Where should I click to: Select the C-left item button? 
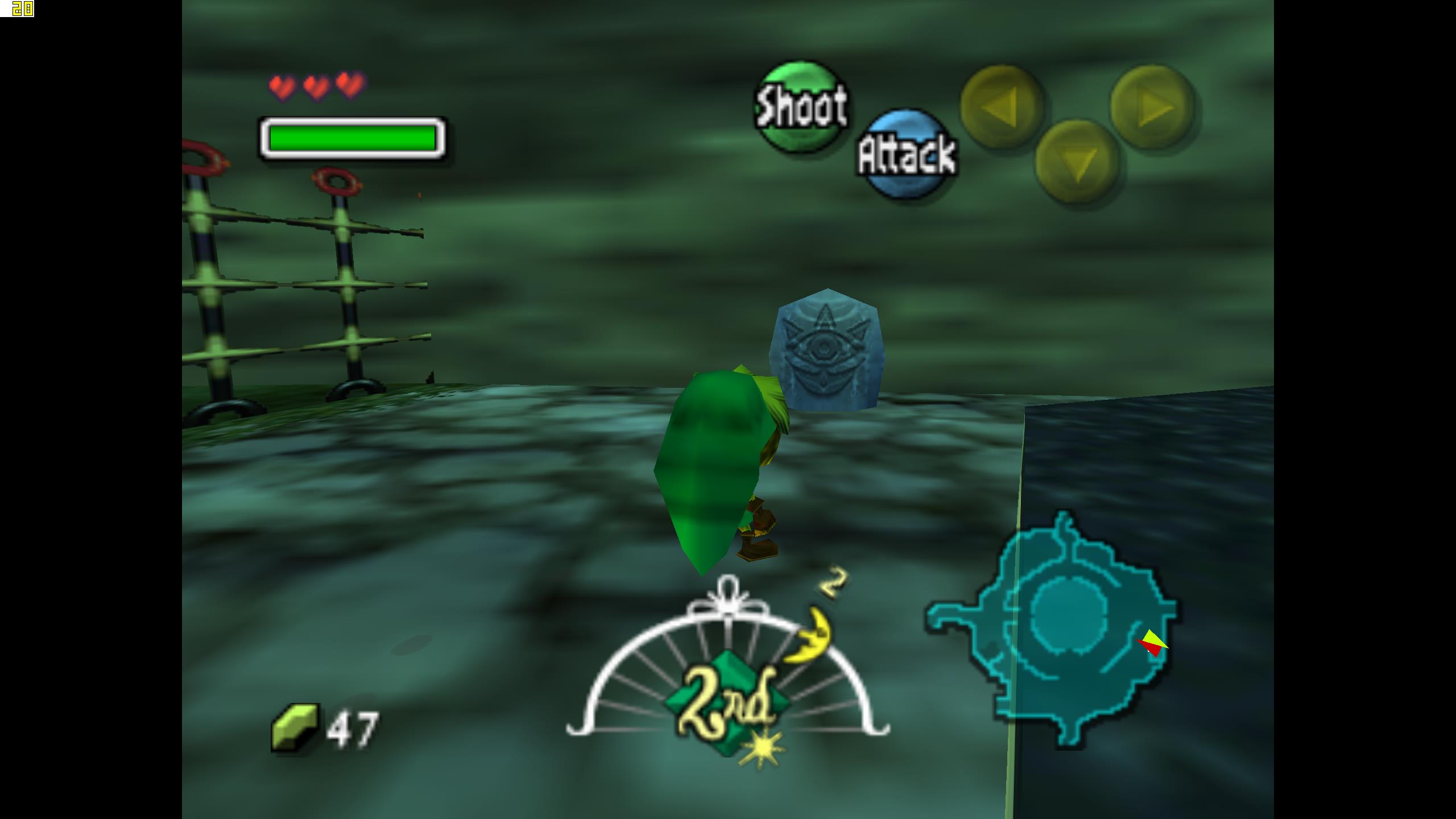click(x=1002, y=106)
